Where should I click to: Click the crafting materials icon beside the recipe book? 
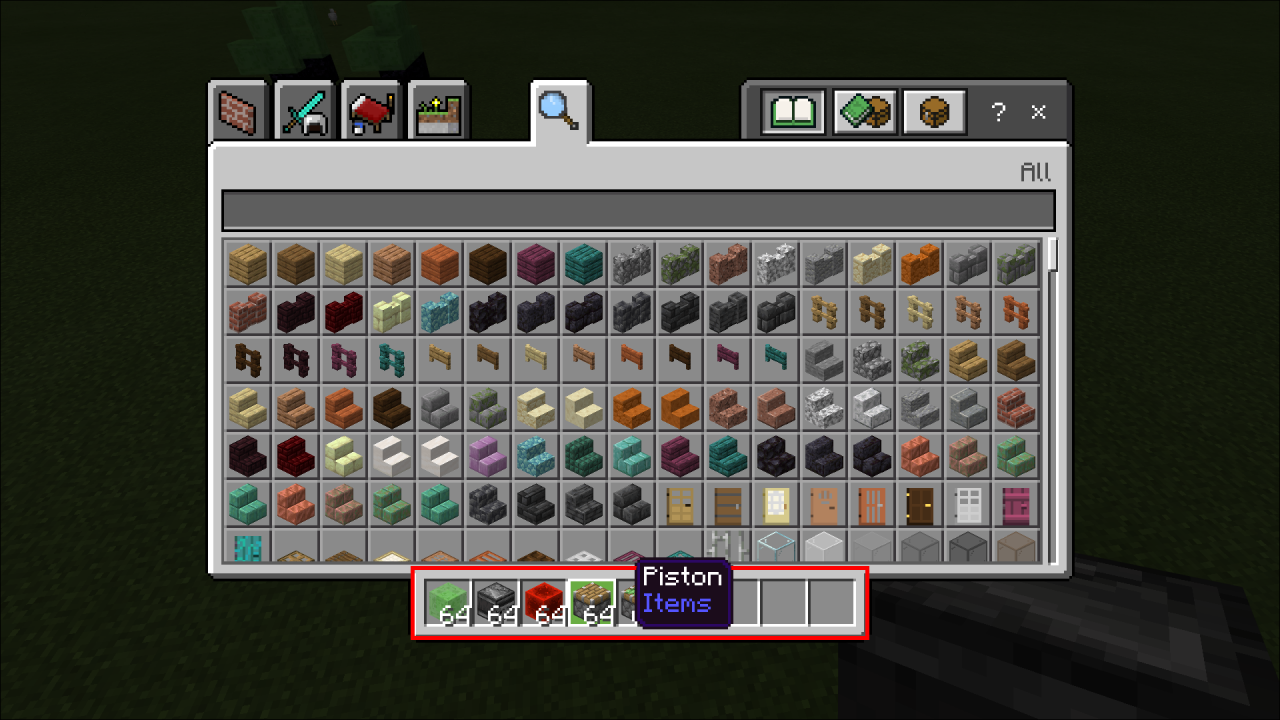(x=863, y=112)
